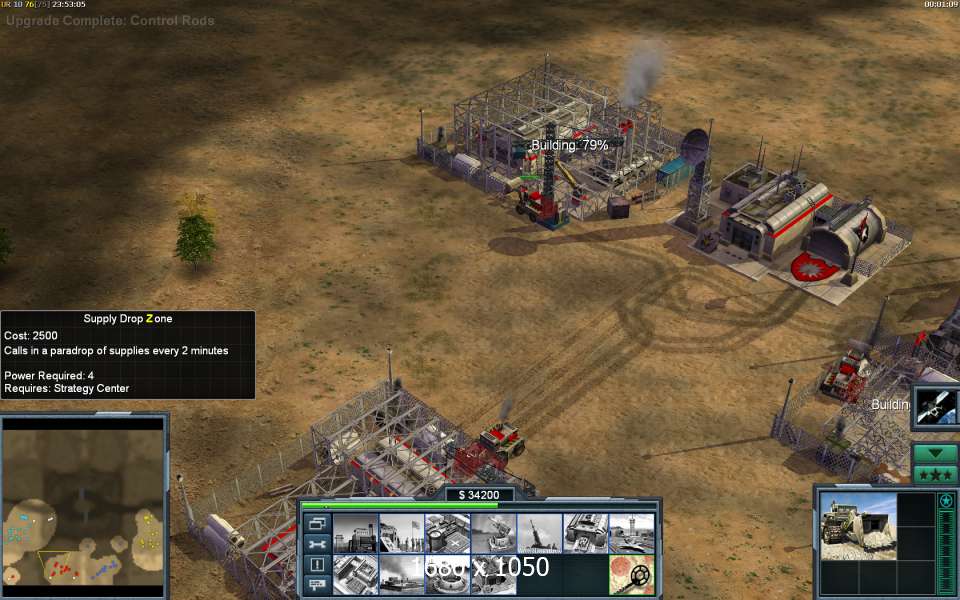This screenshot has height=600, width=960.
Task: Choose the barracks icon with the flag
Action: (400, 533)
